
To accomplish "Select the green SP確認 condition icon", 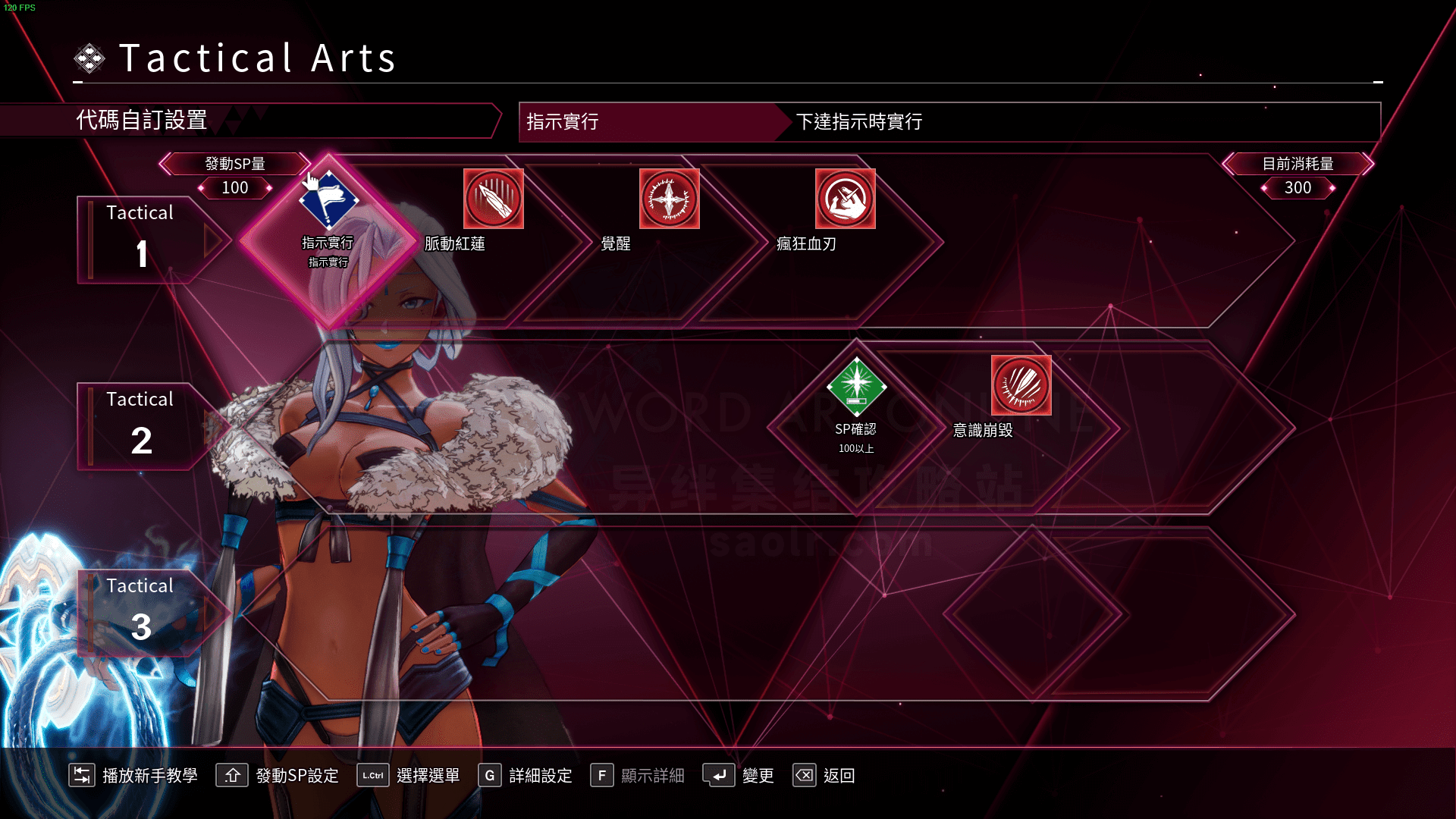I will [x=856, y=386].
